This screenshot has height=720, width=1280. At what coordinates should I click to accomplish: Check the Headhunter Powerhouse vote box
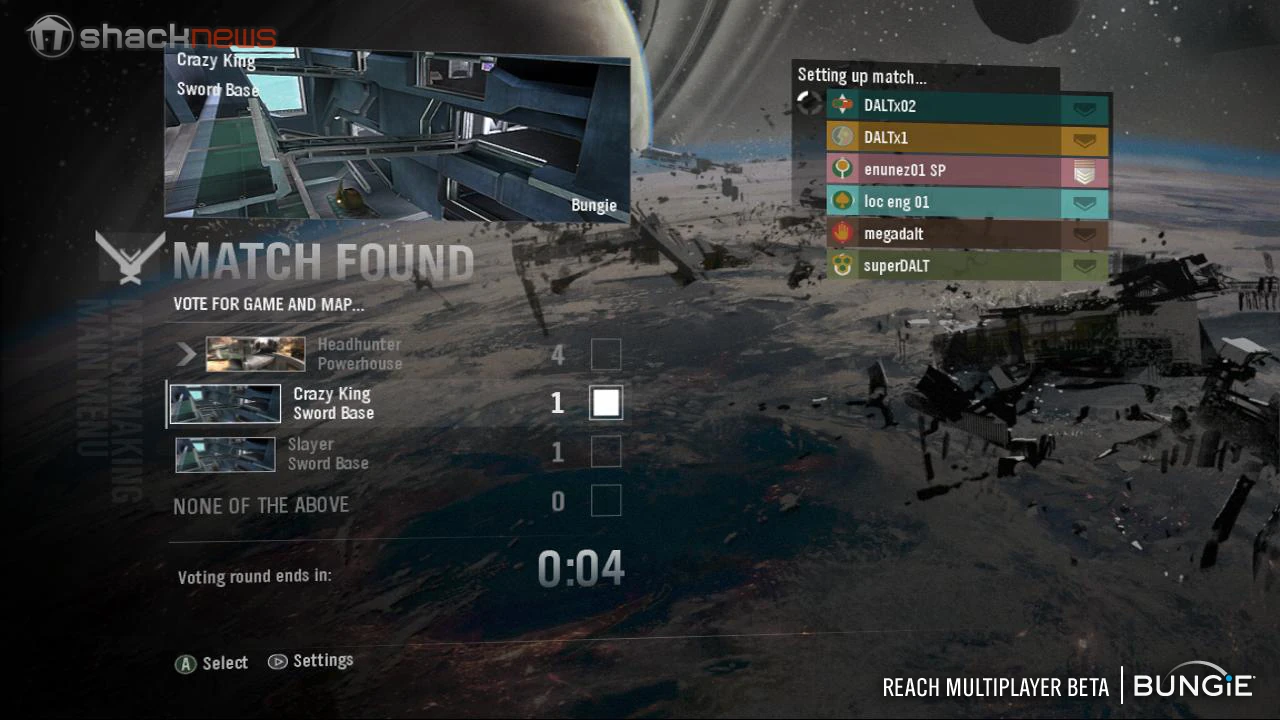pyautogui.click(x=607, y=353)
